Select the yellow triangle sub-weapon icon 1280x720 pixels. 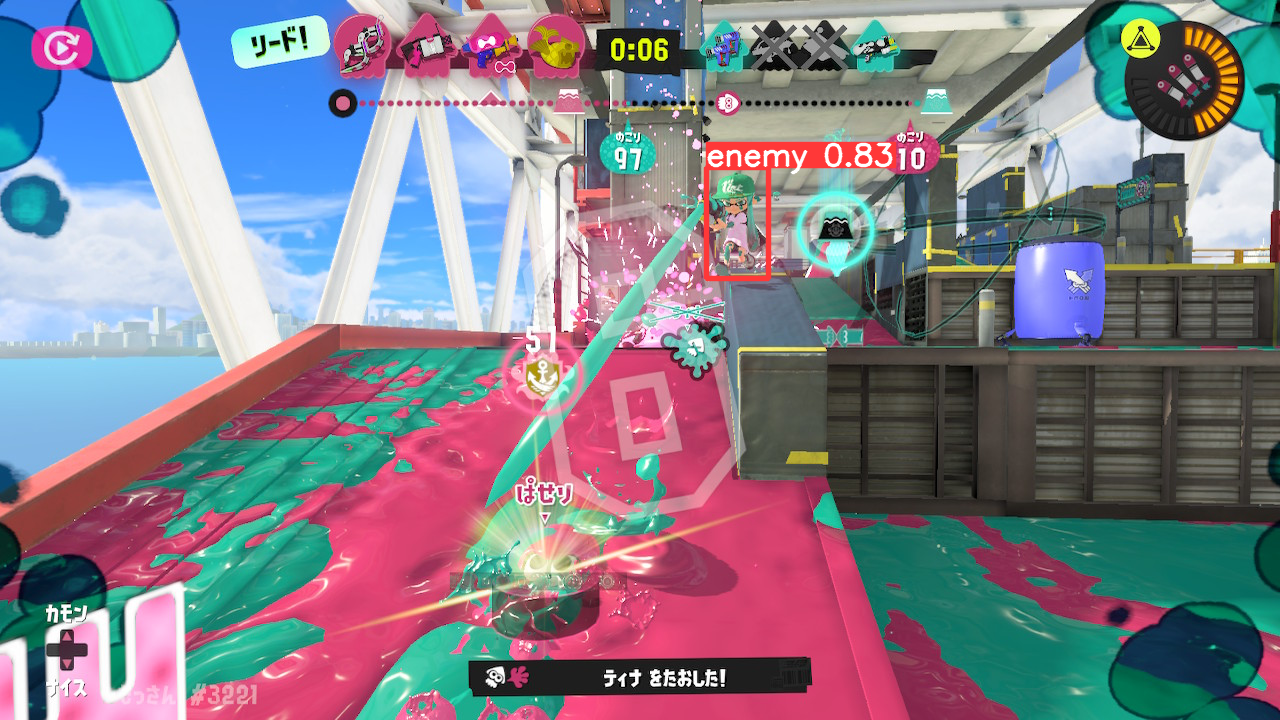[1139, 40]
